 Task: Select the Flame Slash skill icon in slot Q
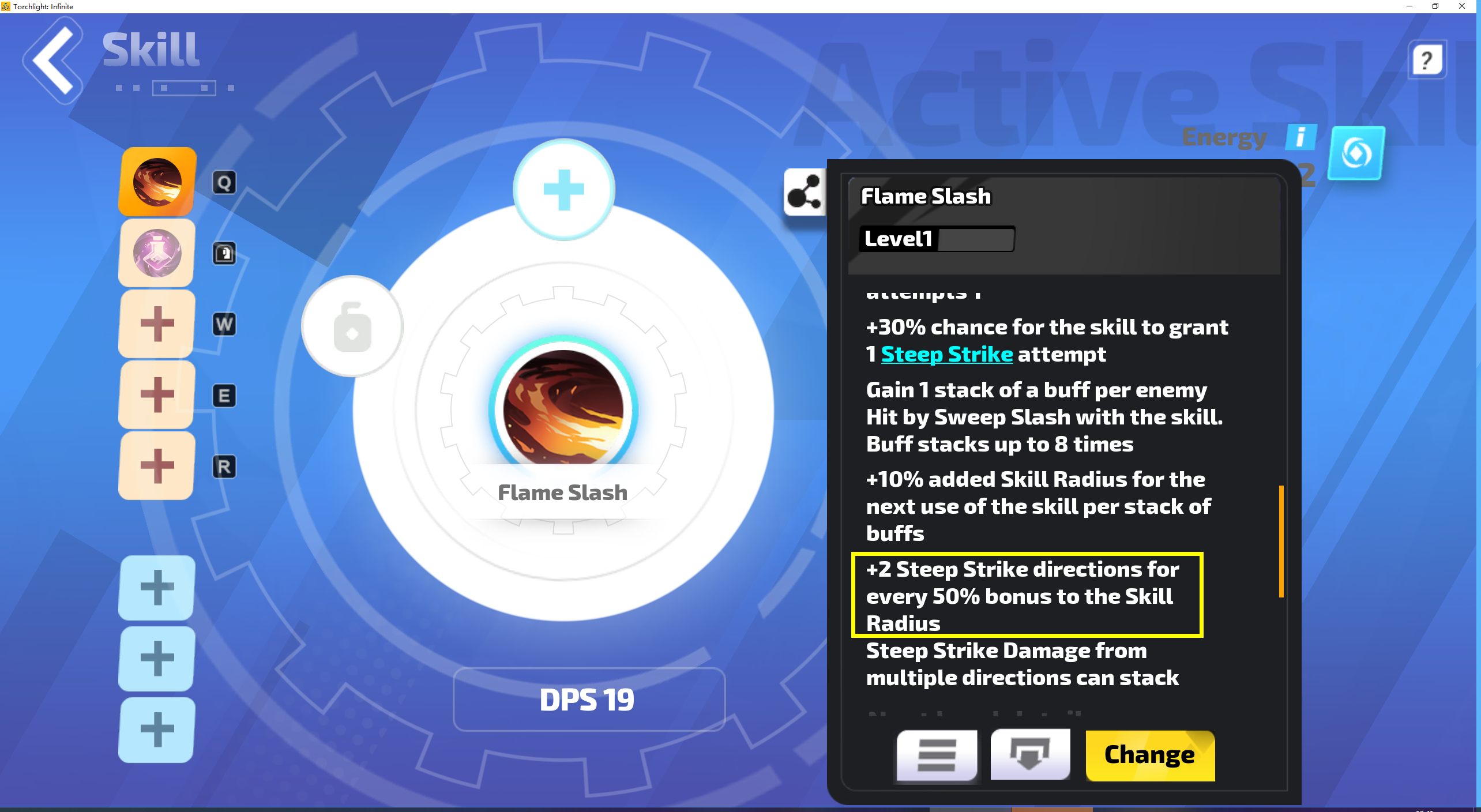pos(156,181)
